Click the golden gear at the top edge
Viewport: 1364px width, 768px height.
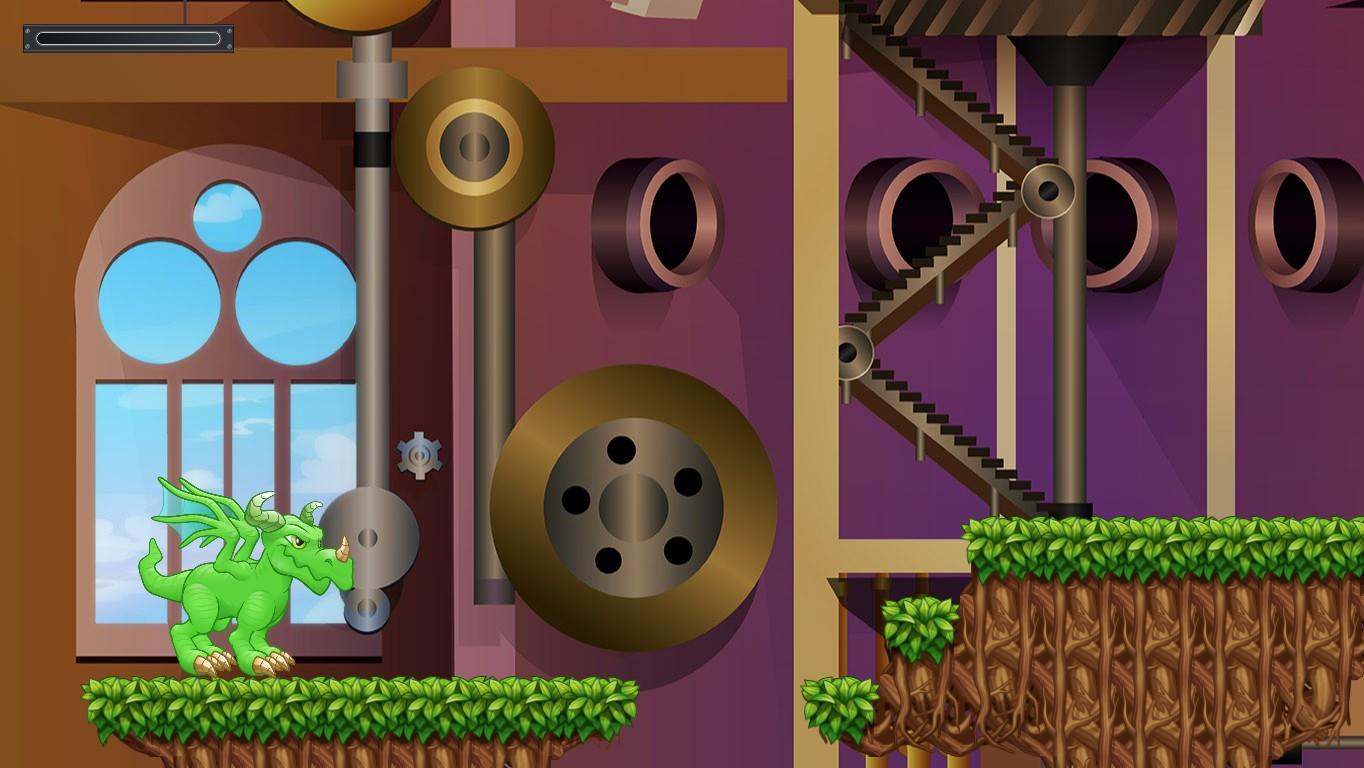pyautogui.click(x=370, y=10)
